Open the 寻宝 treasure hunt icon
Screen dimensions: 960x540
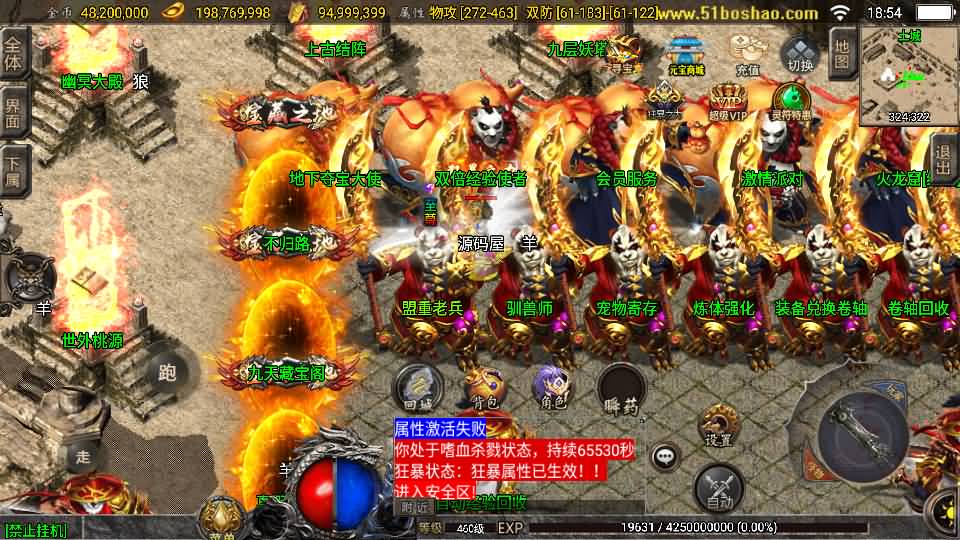click(626, 56)
